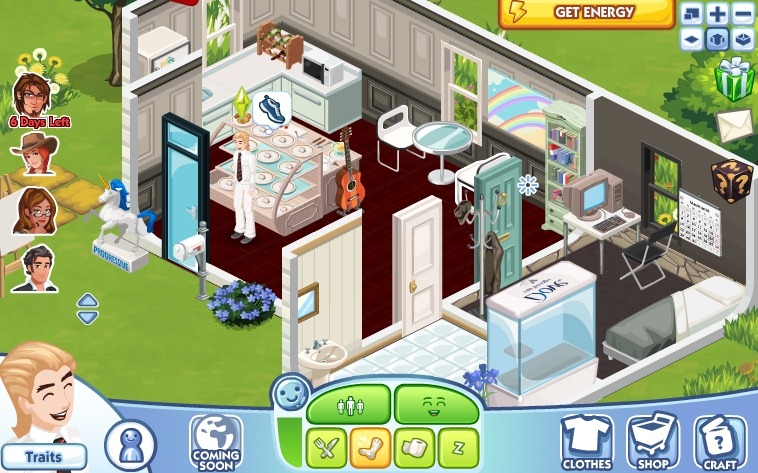Select the bladder need toilet paper icon
Image resolution: width=758 pixels, height=473 pixels.
(414, 446)
